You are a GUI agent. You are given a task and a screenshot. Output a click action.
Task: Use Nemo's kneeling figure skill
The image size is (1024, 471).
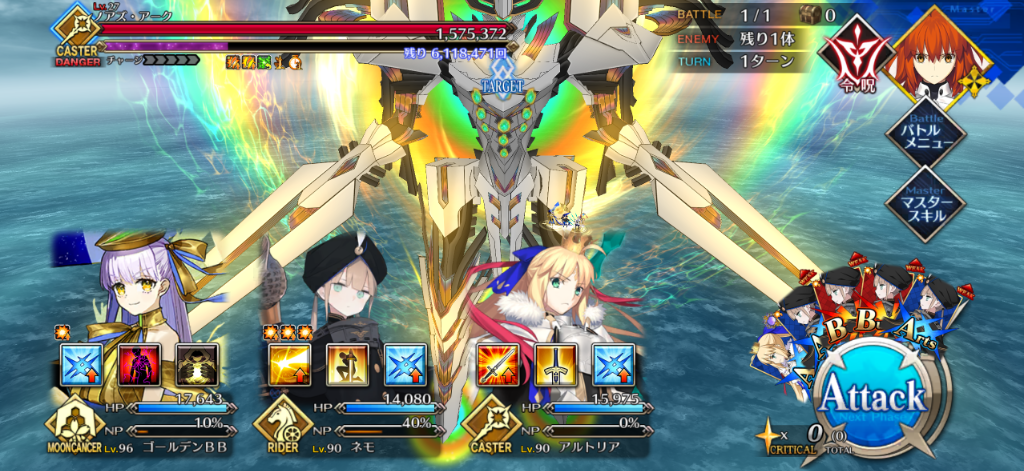pyautogui.click(x=347, y=365)
